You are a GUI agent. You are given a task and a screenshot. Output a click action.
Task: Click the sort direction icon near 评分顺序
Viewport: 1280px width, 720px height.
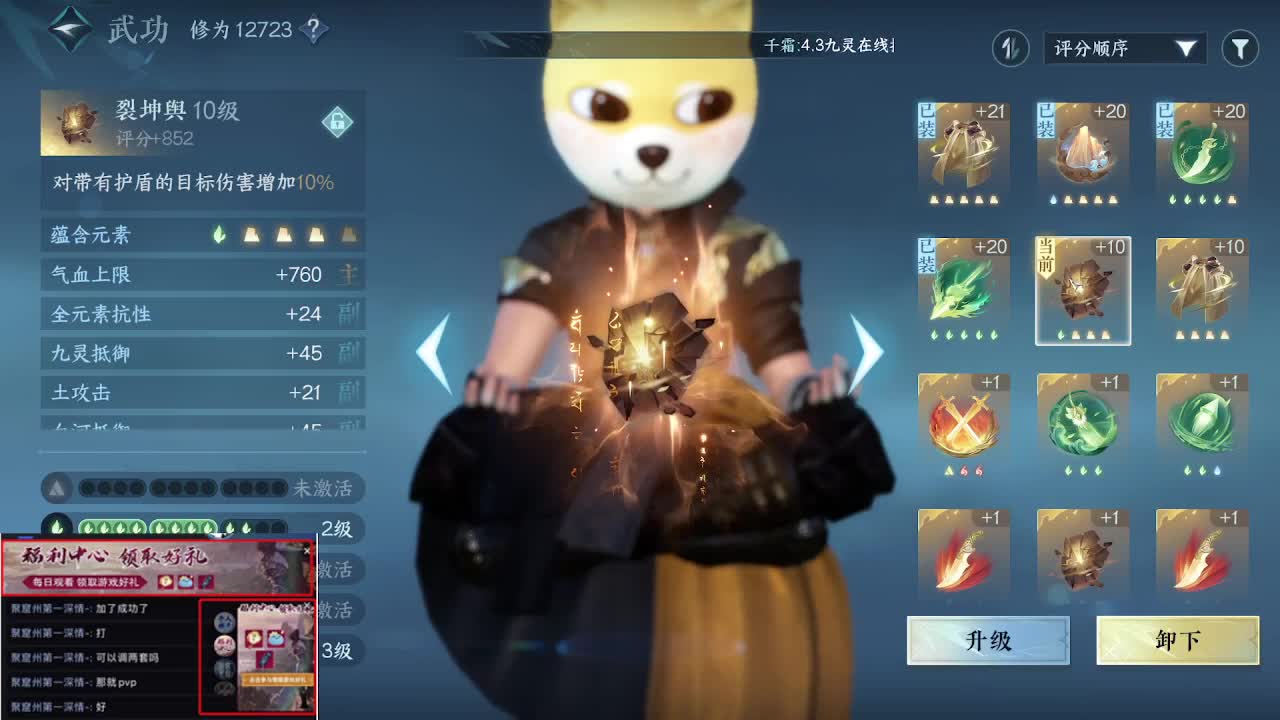pos(1009,47)
